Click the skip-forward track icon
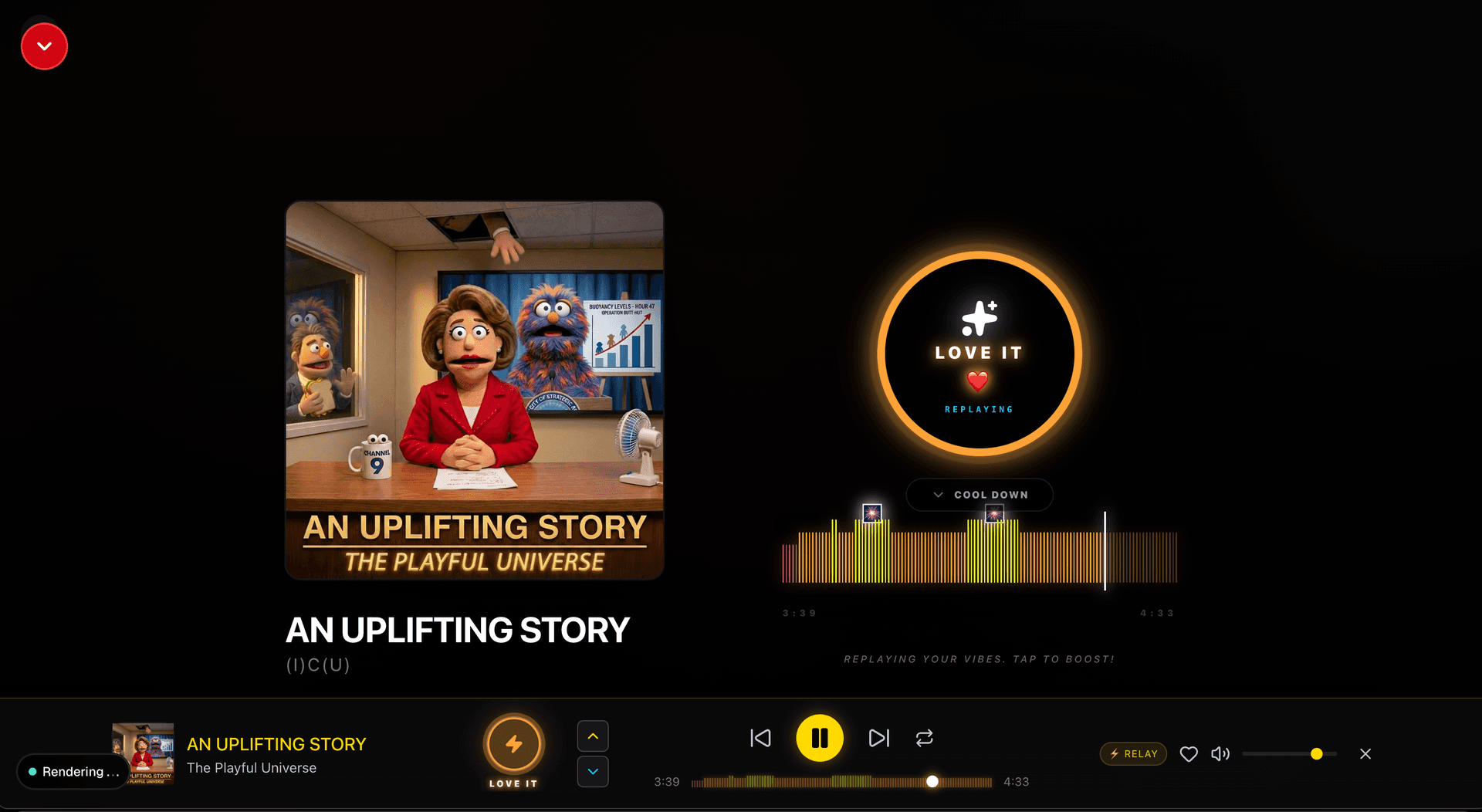Viewport: 1482px width, 812px height. (879, 738)
